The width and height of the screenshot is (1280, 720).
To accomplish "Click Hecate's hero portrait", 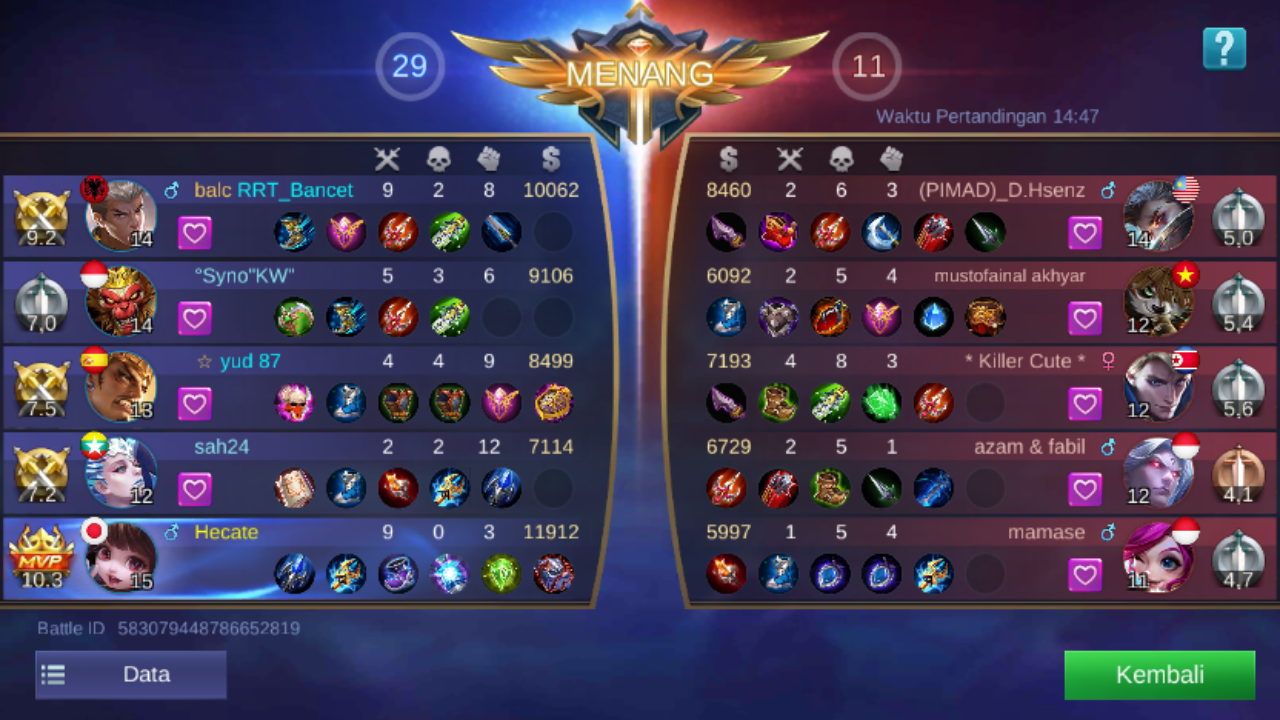I will click(x=120, y=555).
